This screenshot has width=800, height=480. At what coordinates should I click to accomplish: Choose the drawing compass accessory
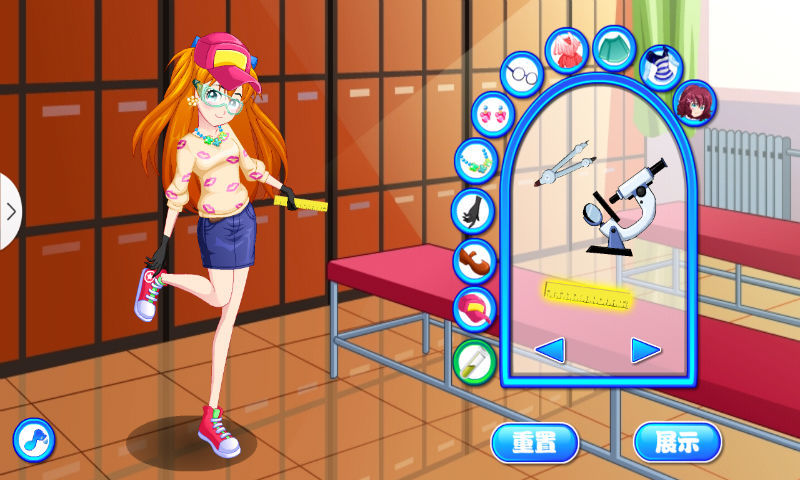pyautogui.click(x=564, y=167)
